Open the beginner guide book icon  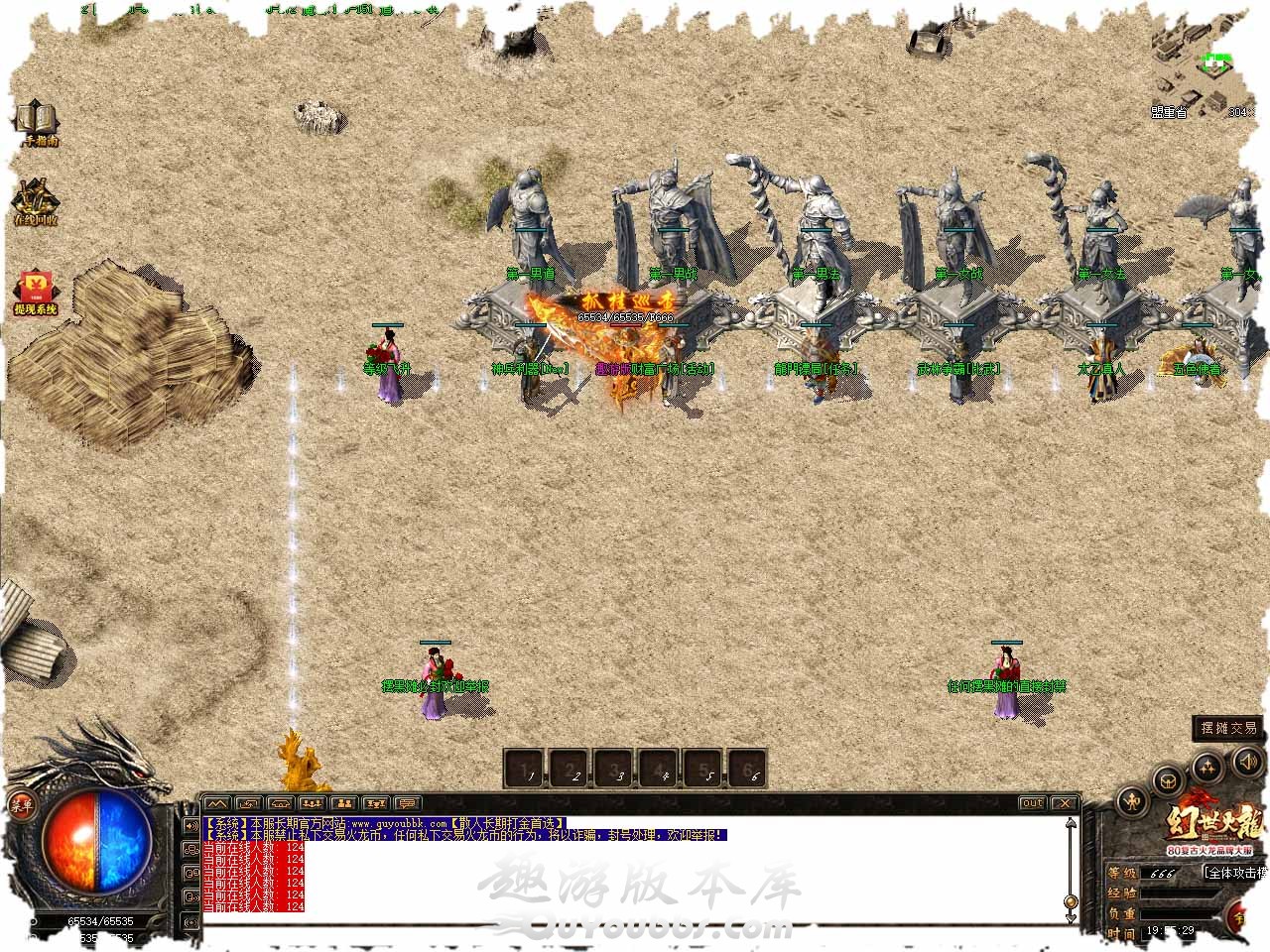click(36, 120)
